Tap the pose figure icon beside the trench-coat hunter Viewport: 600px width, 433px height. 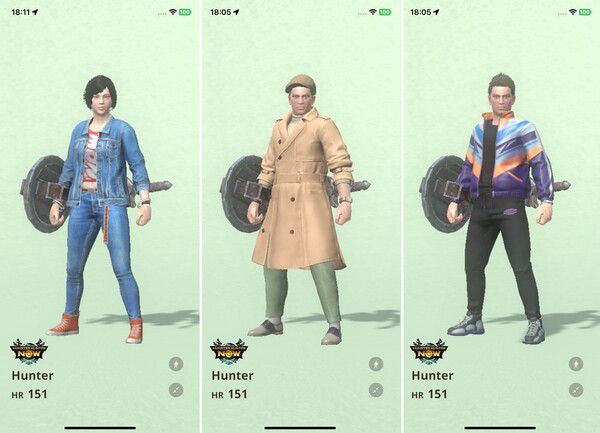point(376,365)
